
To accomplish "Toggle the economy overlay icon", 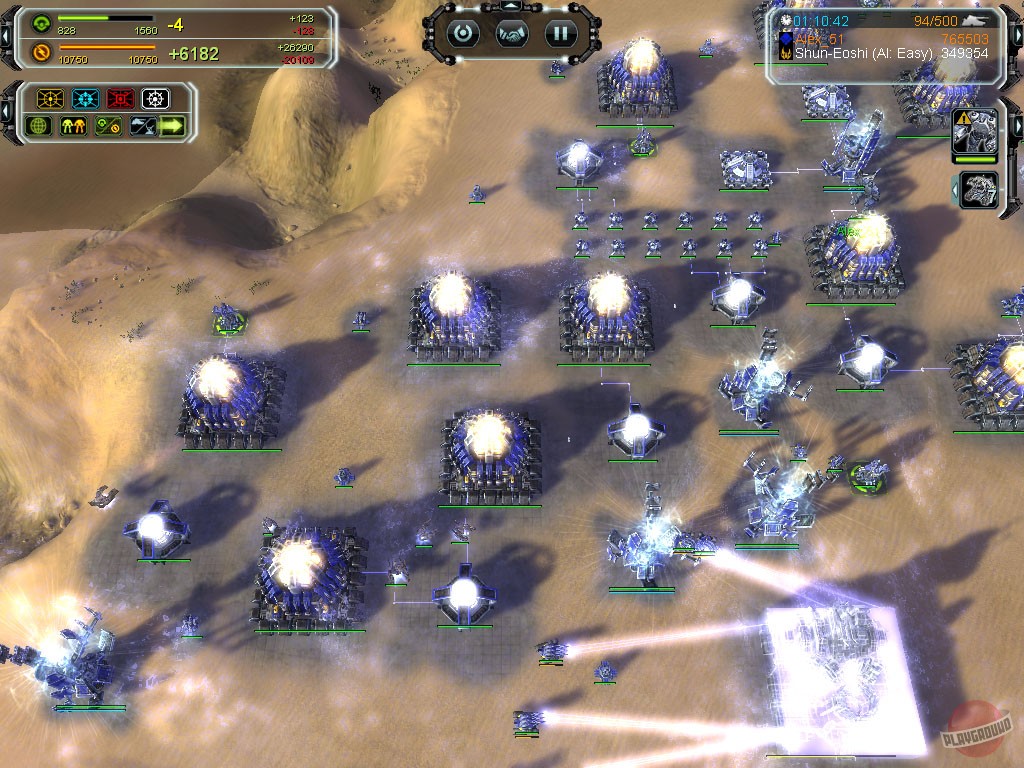I will point(107,126).
